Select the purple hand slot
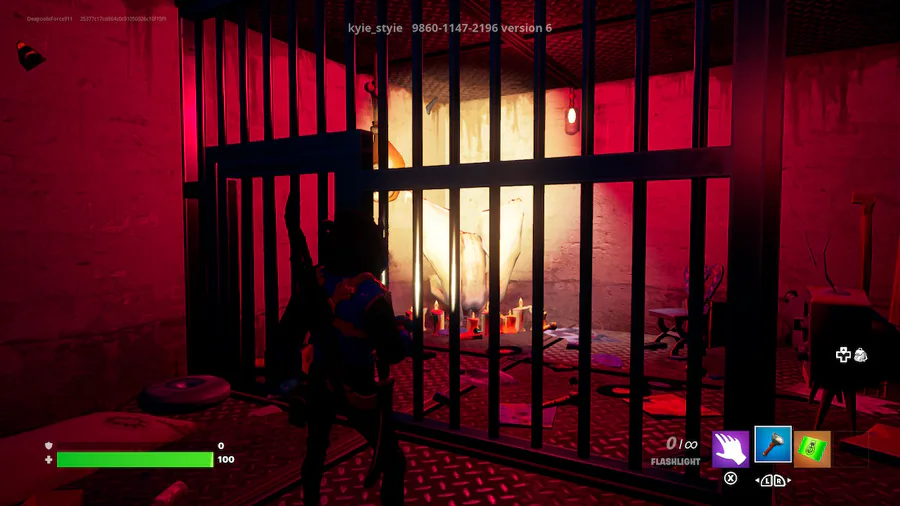Image resolution: width=900 pixels, height=506 pixels. 731,448
